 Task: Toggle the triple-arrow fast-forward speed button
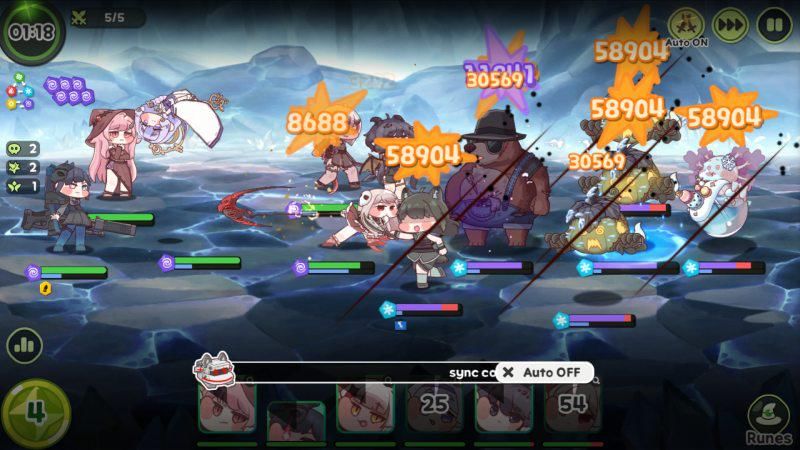point(731,25)
